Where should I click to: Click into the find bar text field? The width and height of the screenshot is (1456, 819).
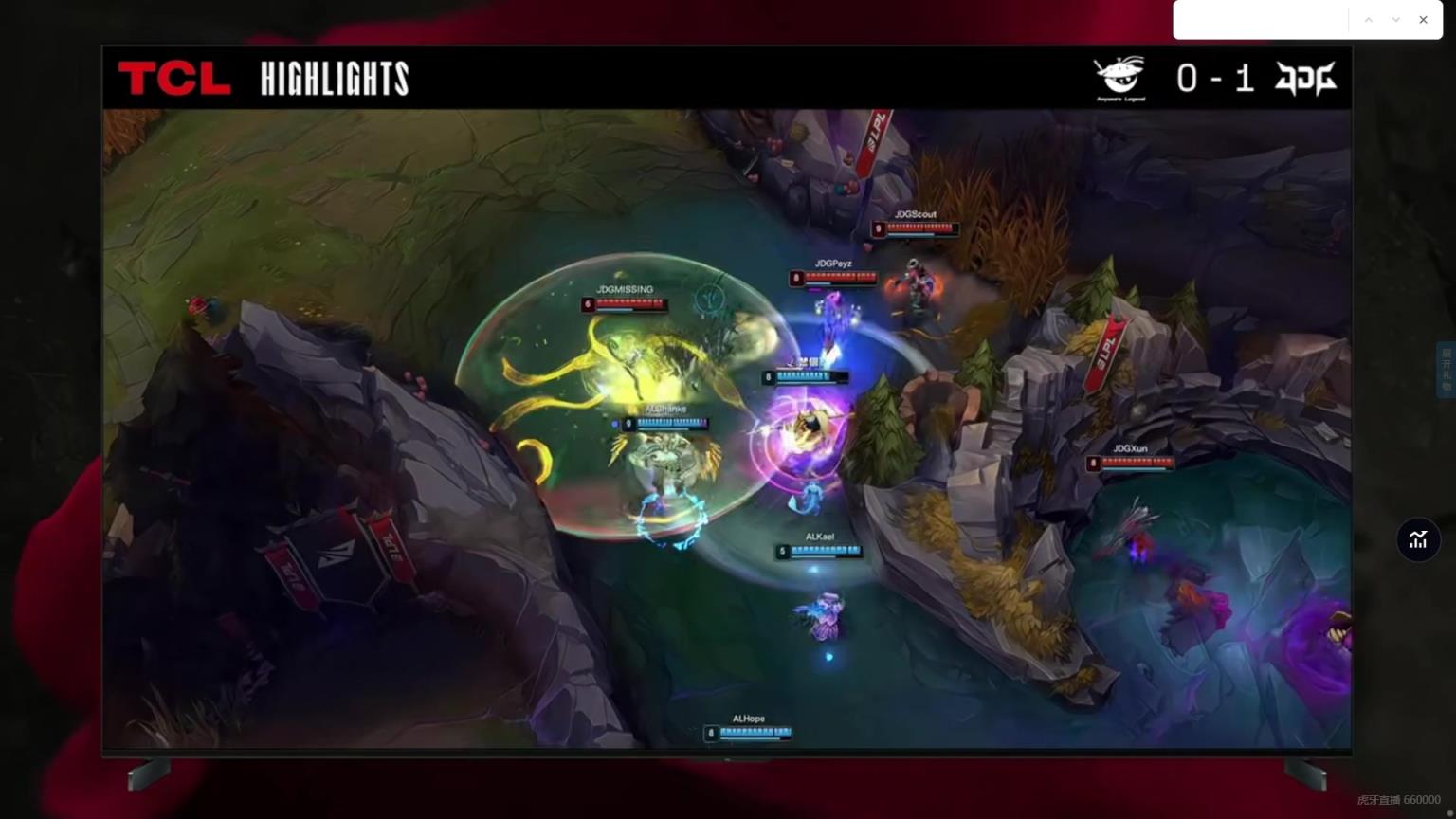[x=1261, y=20]
